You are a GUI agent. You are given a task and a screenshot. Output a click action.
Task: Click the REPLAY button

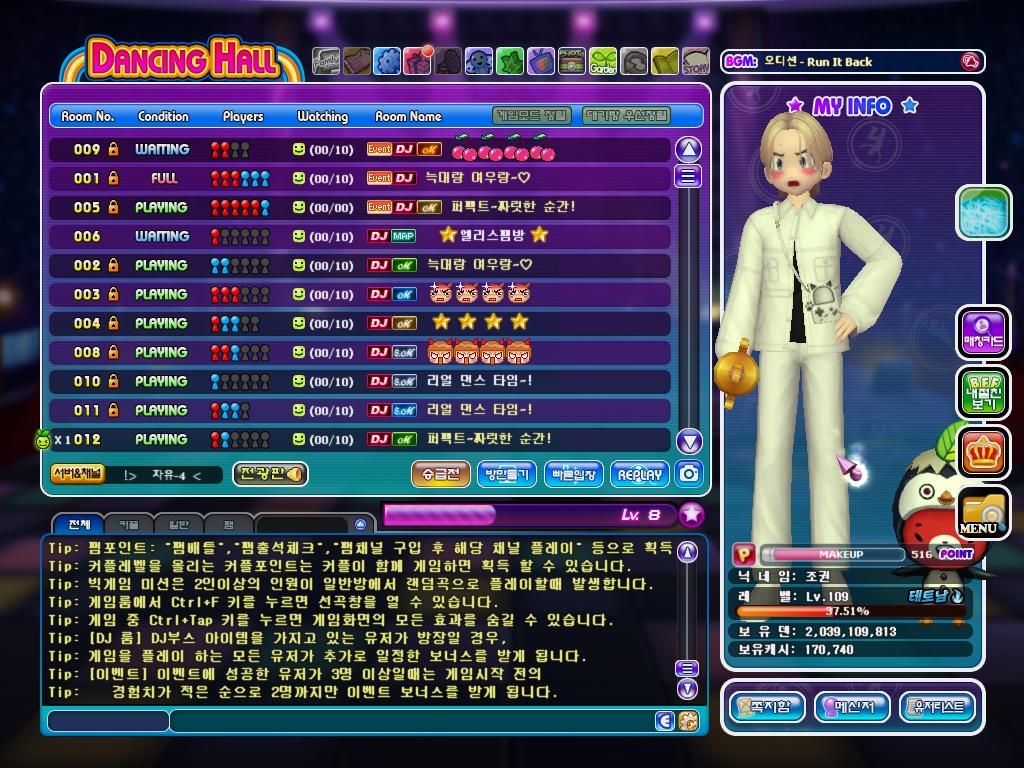[639, 474]
